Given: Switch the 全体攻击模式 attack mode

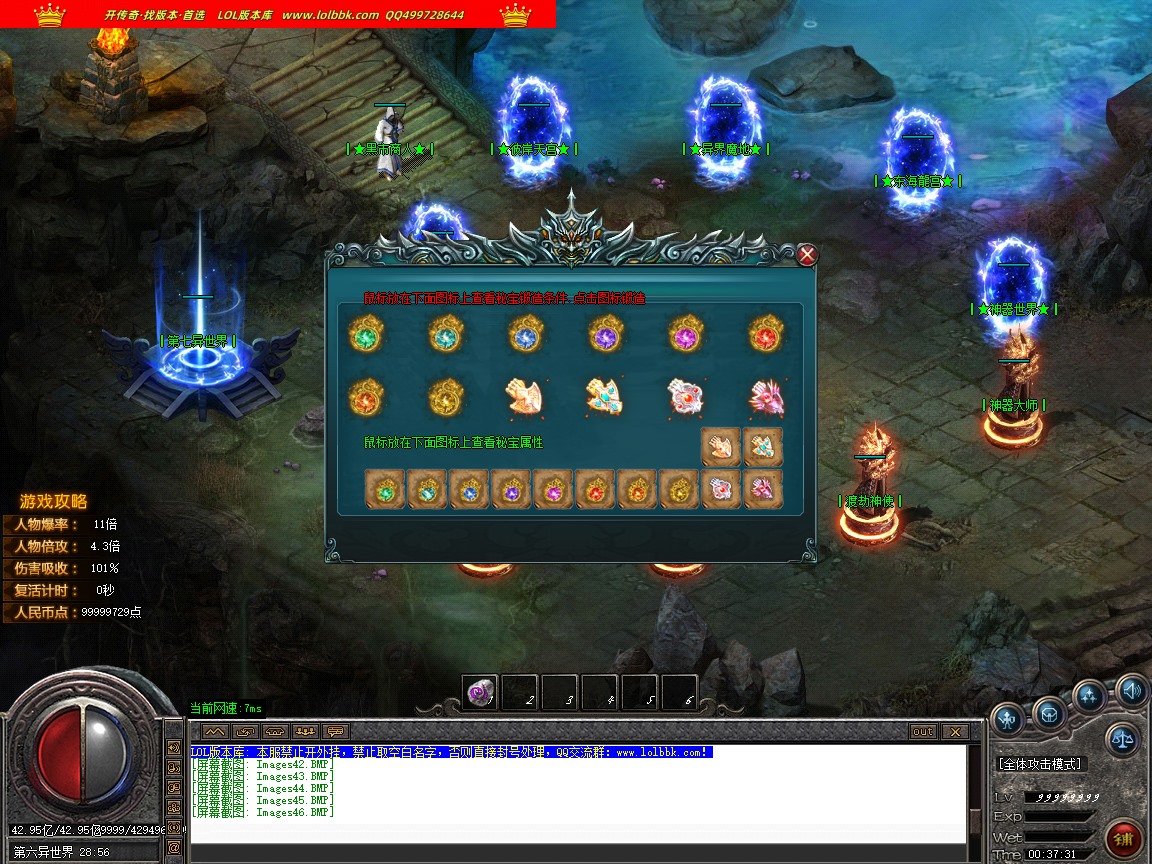Looking at the screenshot, I should (1040, 764).
